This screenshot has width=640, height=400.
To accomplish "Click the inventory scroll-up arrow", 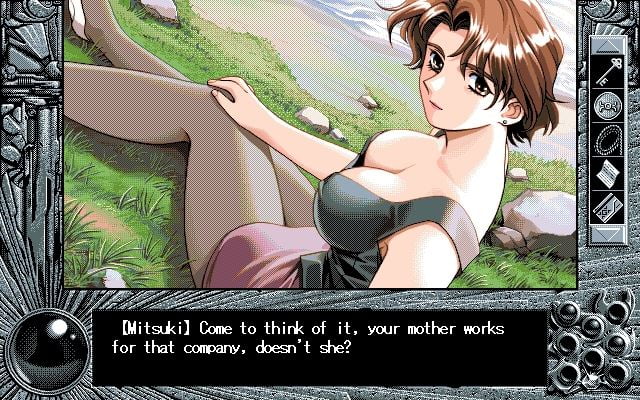I will click(608, 45).
